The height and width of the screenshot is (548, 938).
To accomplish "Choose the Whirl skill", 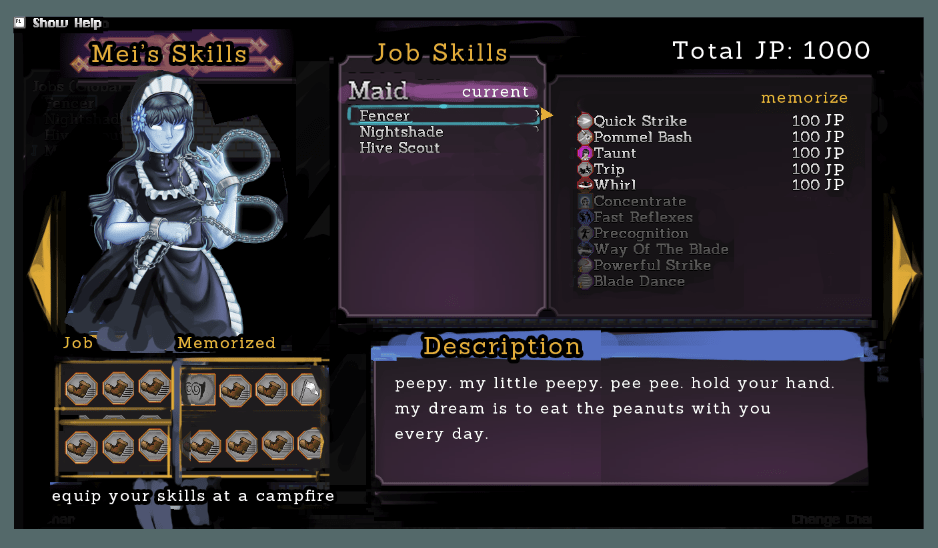I will [x=614, y=185].
